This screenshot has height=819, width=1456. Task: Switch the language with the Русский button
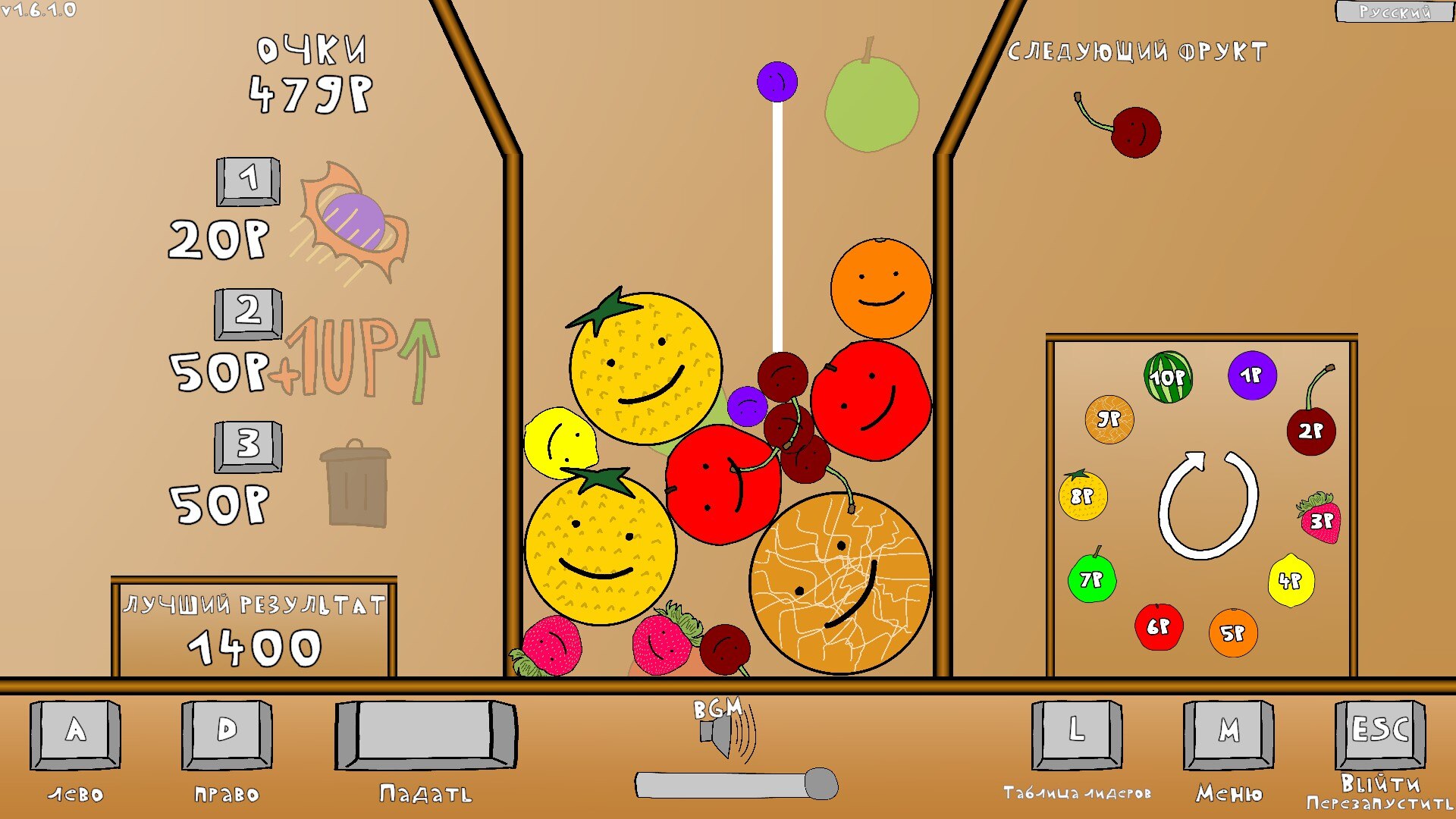click(x=1394, y=11)
